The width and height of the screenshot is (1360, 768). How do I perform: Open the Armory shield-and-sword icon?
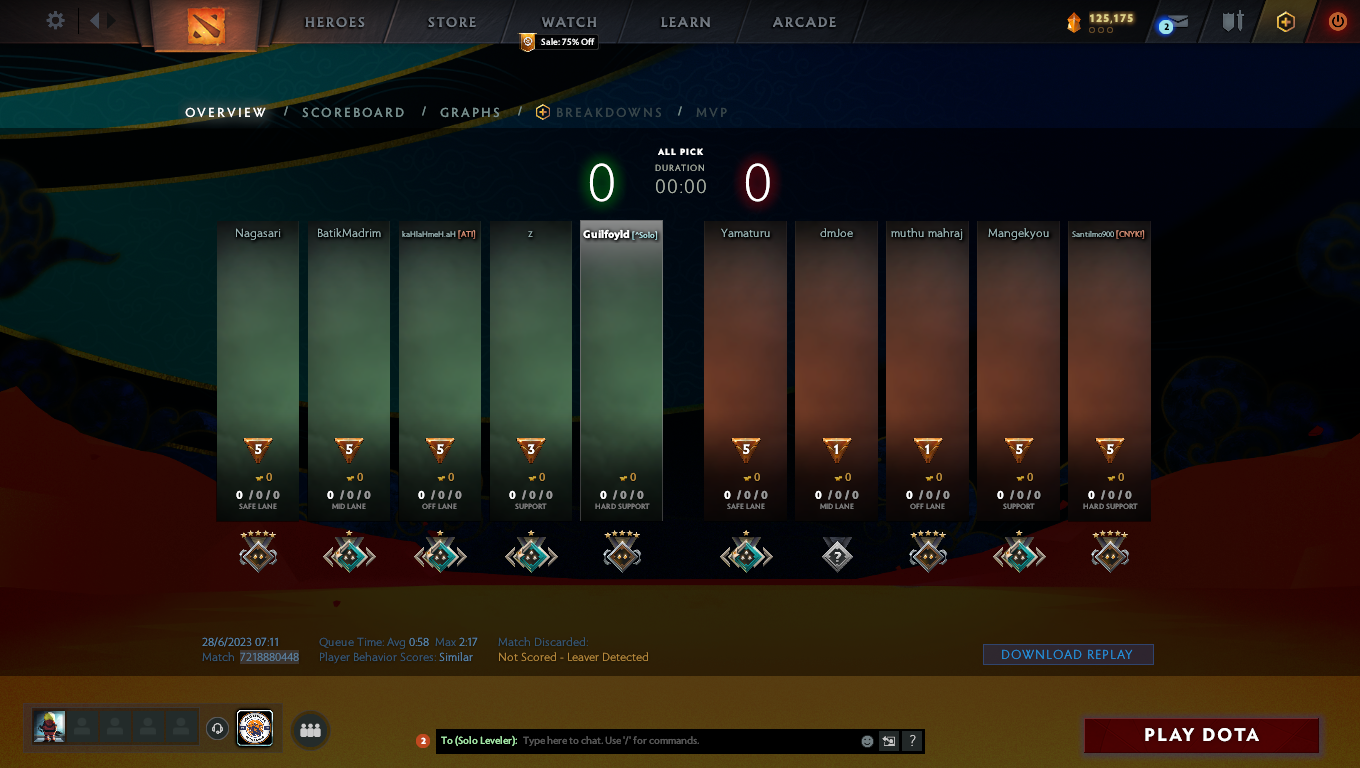(x=1232, y=21)
